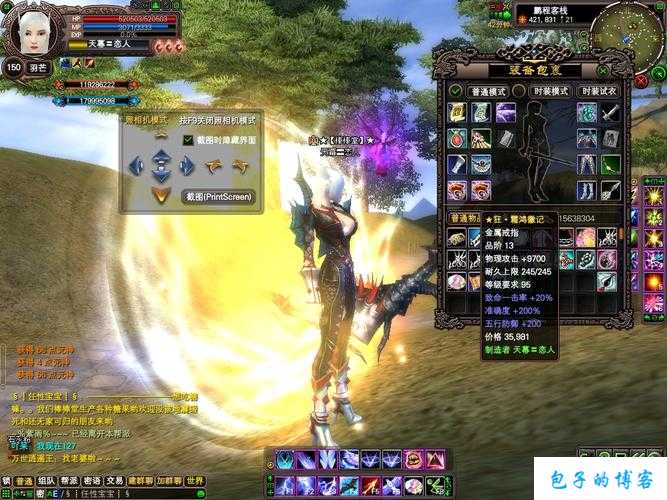Click the camera pan-left arrow

click(x=137, y=165)
